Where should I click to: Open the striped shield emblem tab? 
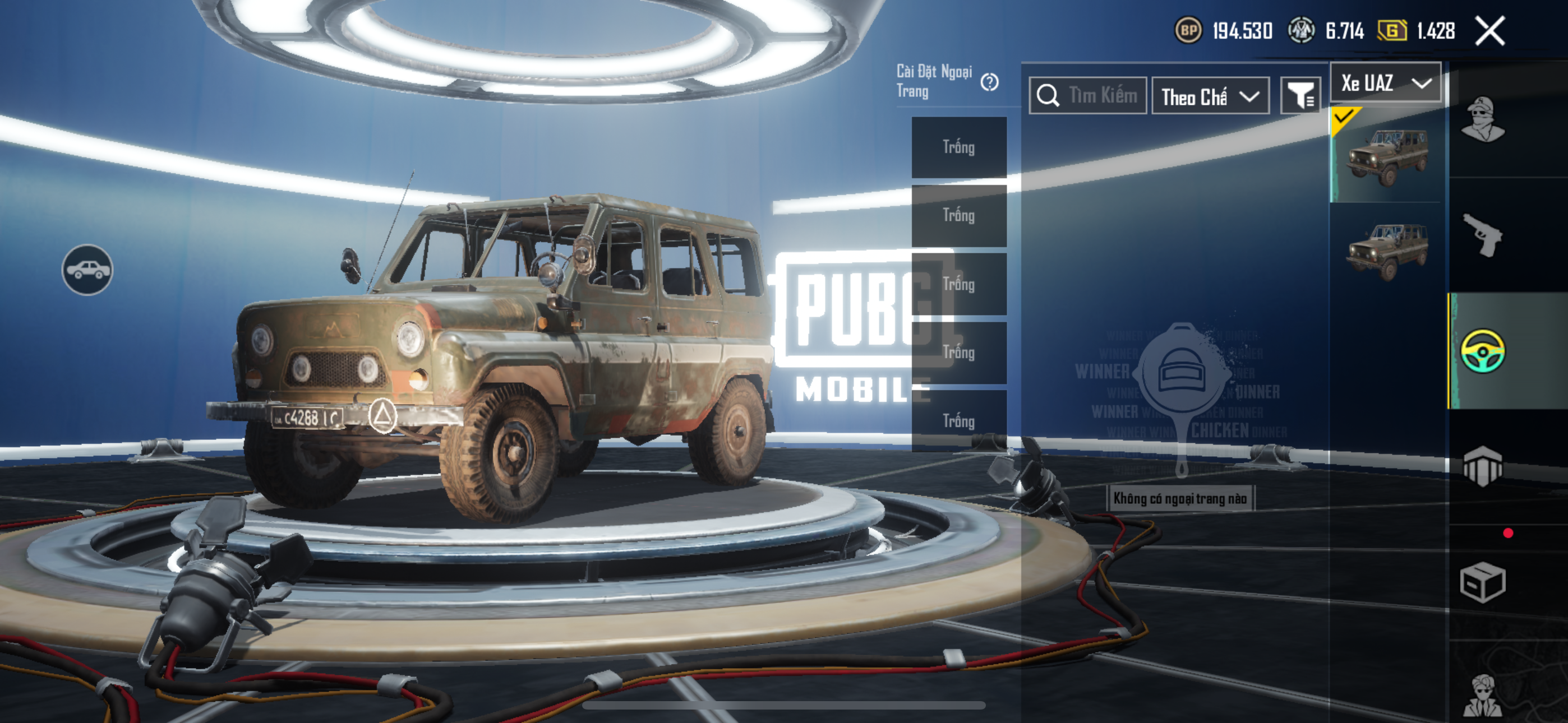1483,466
